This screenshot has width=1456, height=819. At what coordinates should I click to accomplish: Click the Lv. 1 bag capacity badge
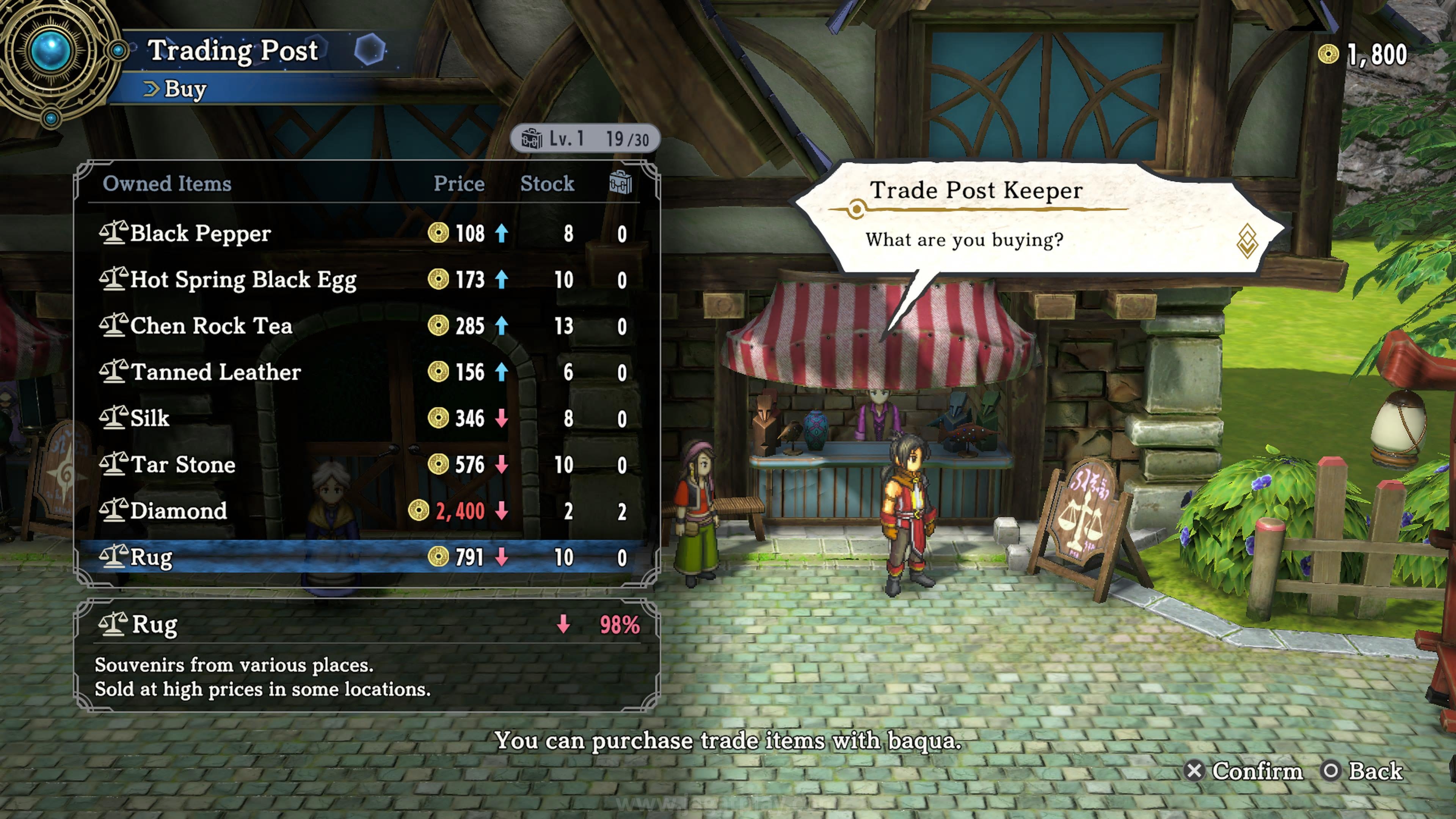click(x=584, y=139)
